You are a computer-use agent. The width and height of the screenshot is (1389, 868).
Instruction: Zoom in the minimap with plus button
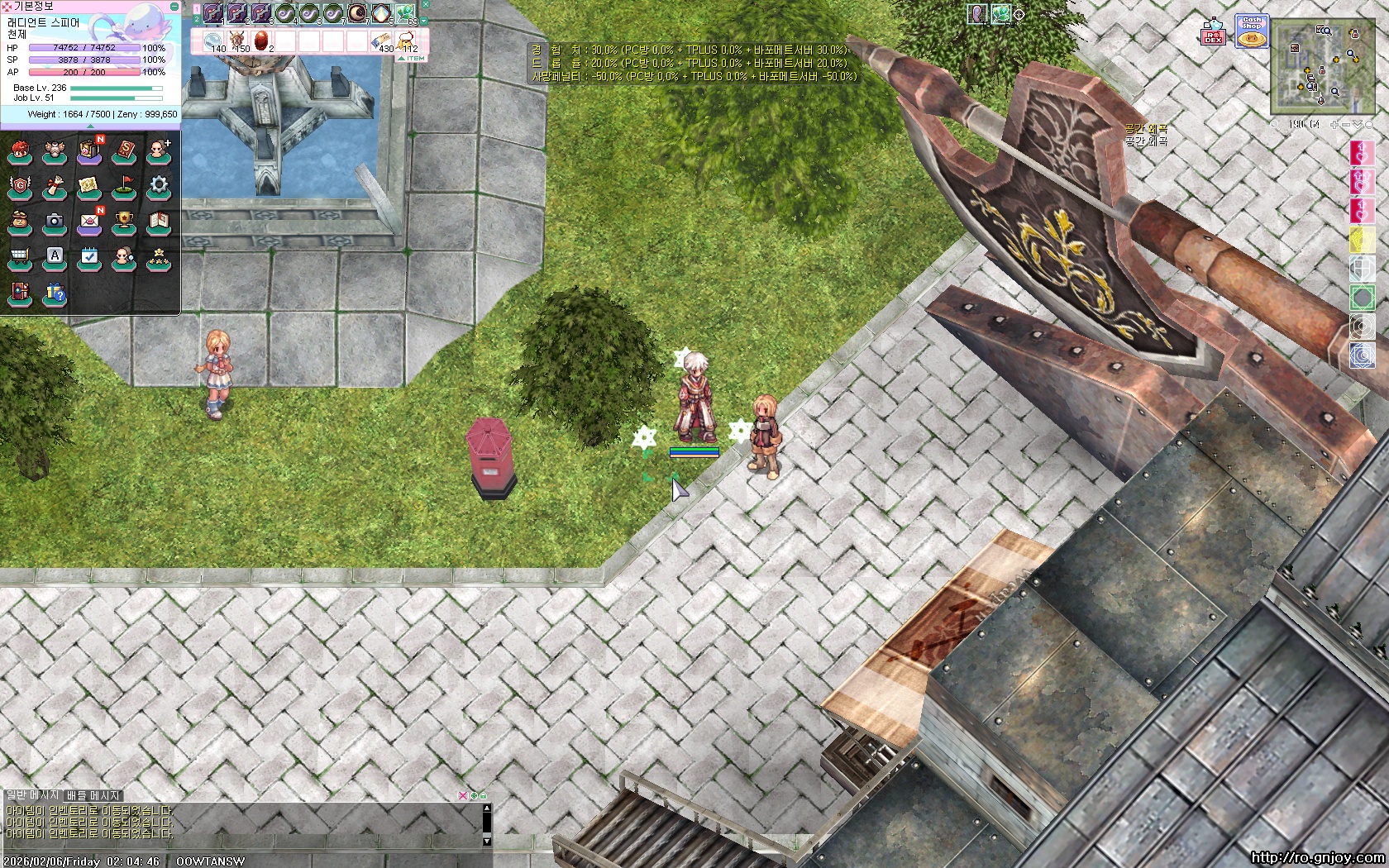[x=1334, y=125]
